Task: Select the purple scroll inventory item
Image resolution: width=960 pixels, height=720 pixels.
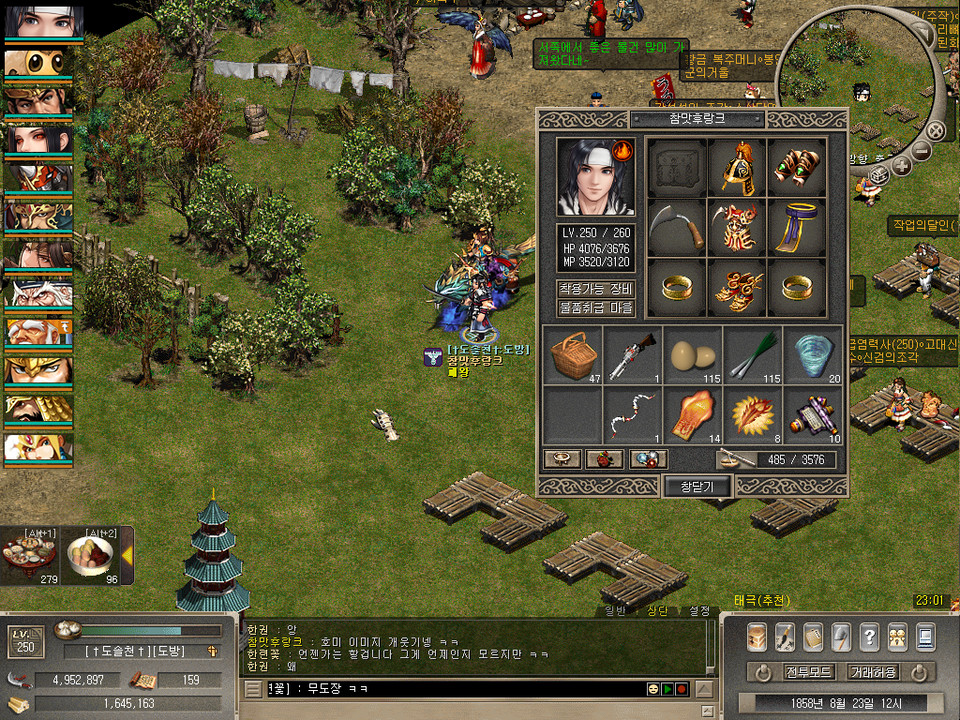Action: pos(812,415)
